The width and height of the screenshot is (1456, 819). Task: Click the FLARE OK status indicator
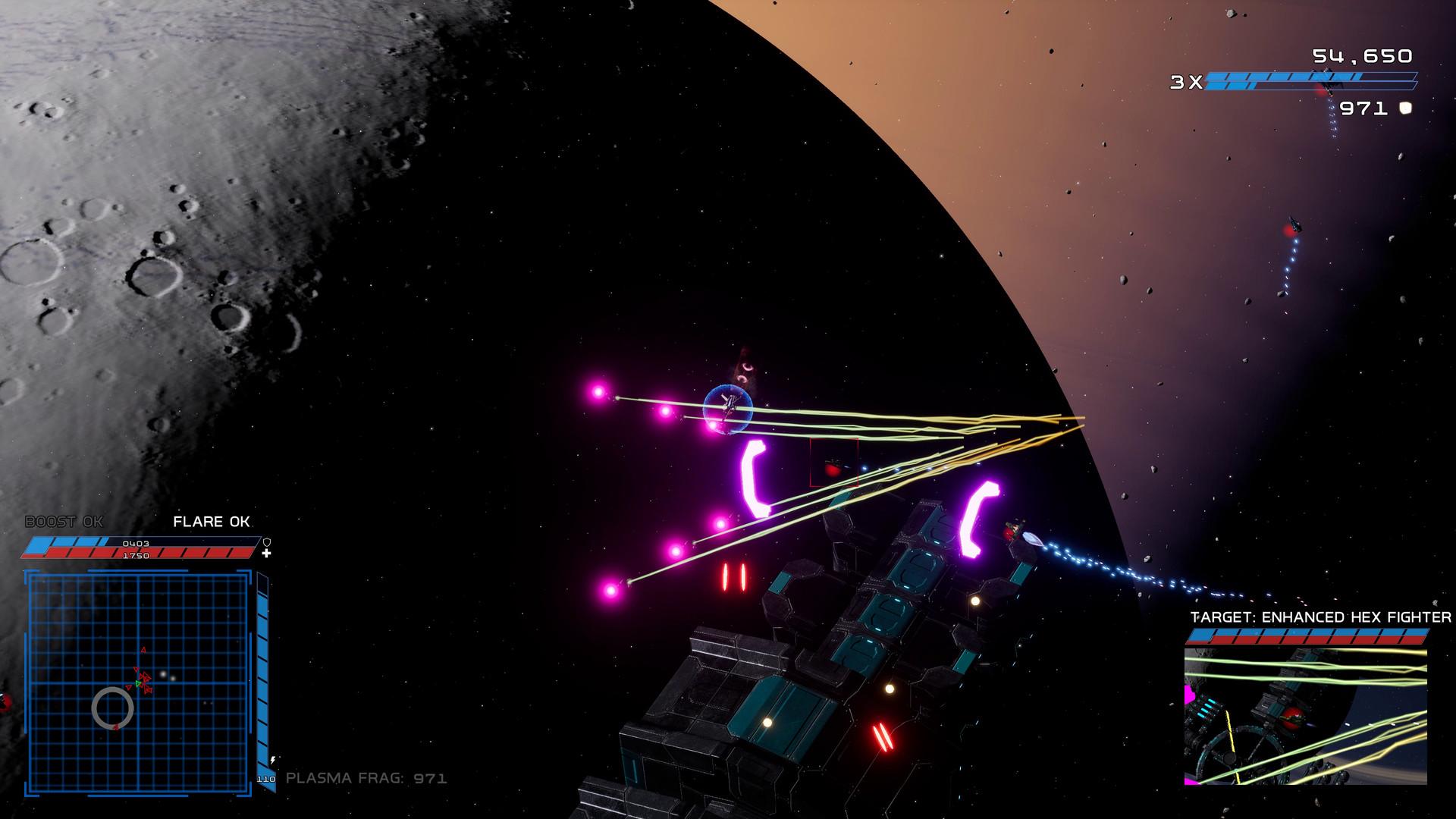(x=212, y=522)
